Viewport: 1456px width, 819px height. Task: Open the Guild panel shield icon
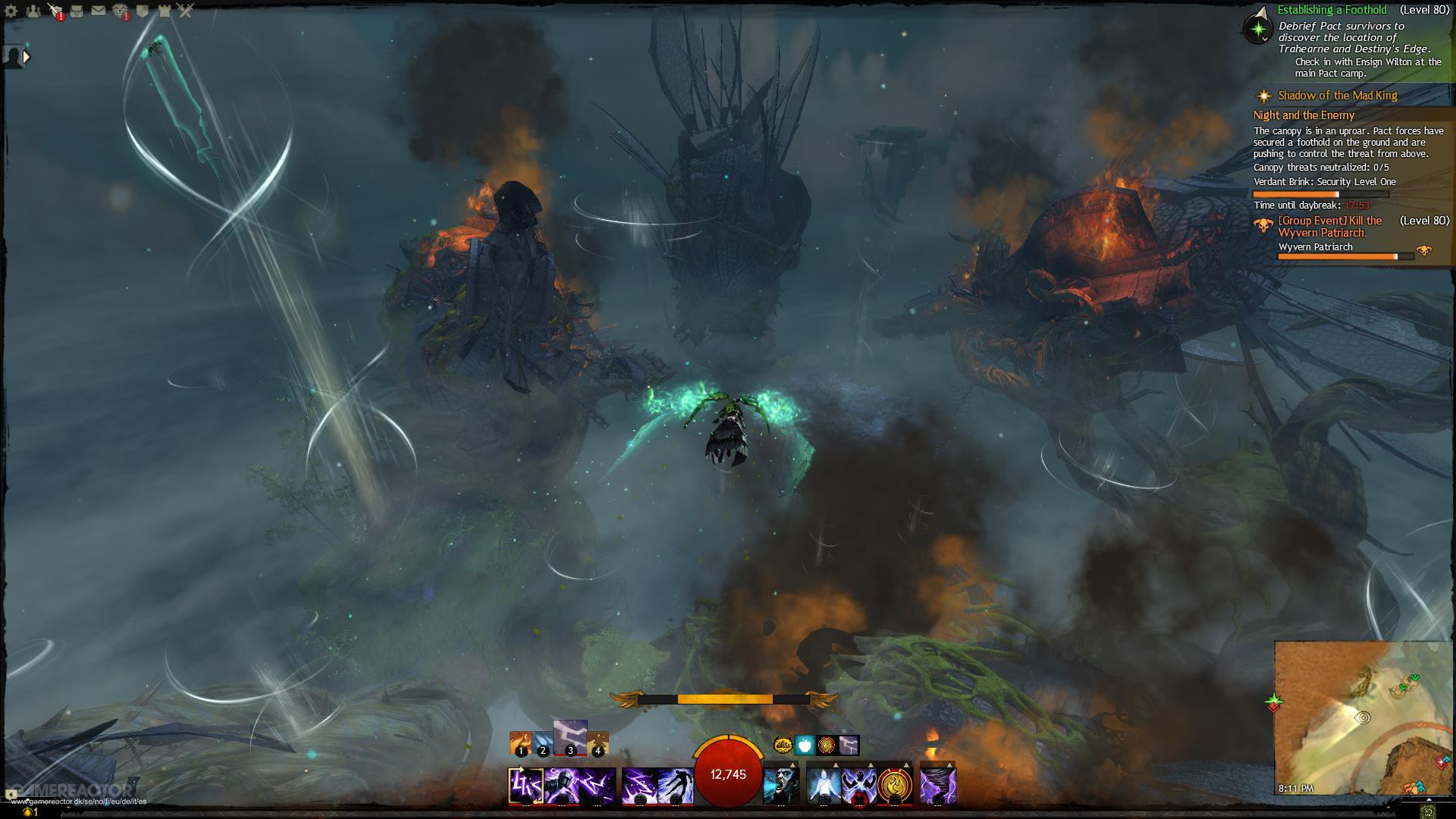point(142,10)
